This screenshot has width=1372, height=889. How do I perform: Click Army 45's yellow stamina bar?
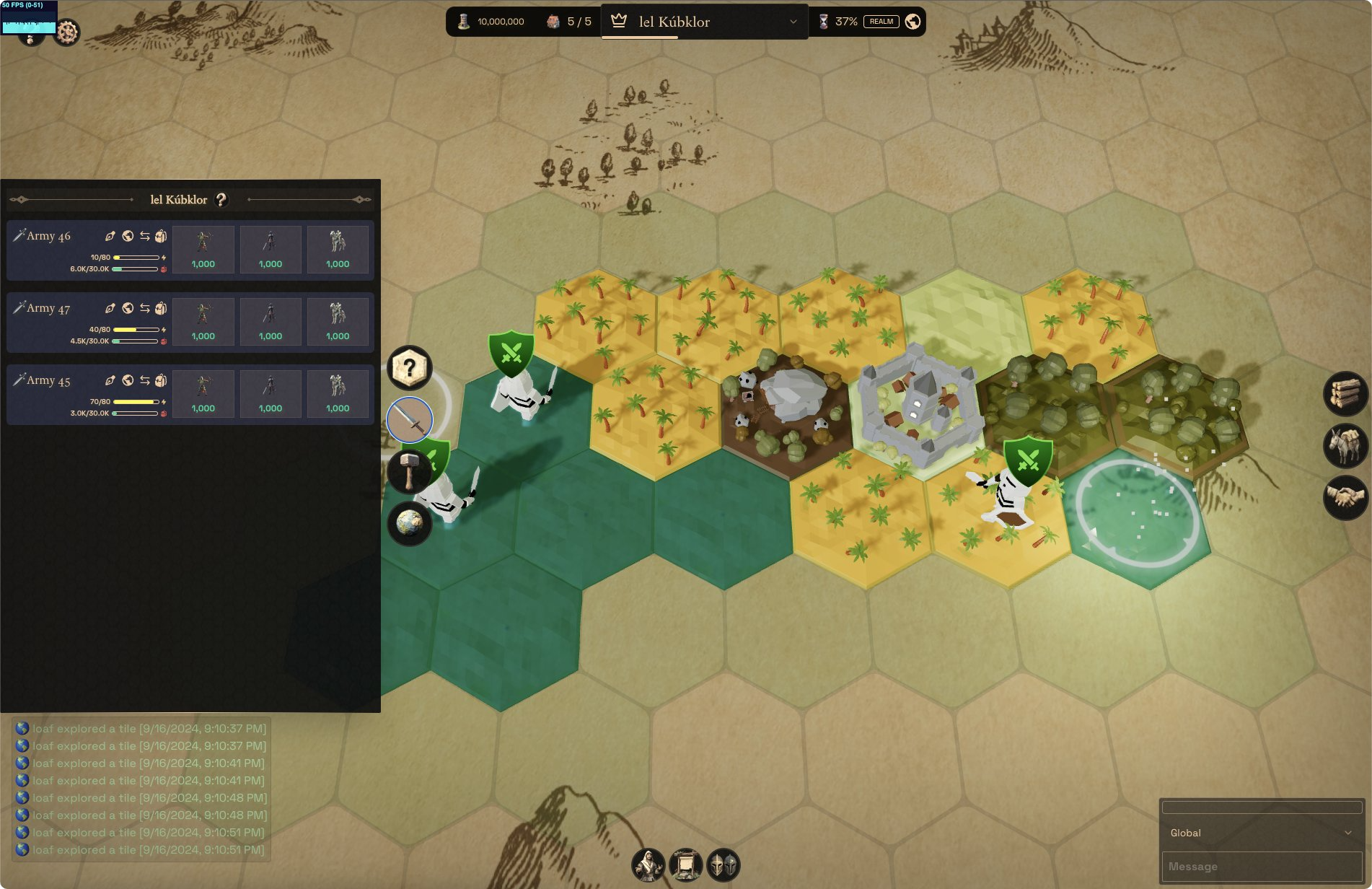coord(137,403)
